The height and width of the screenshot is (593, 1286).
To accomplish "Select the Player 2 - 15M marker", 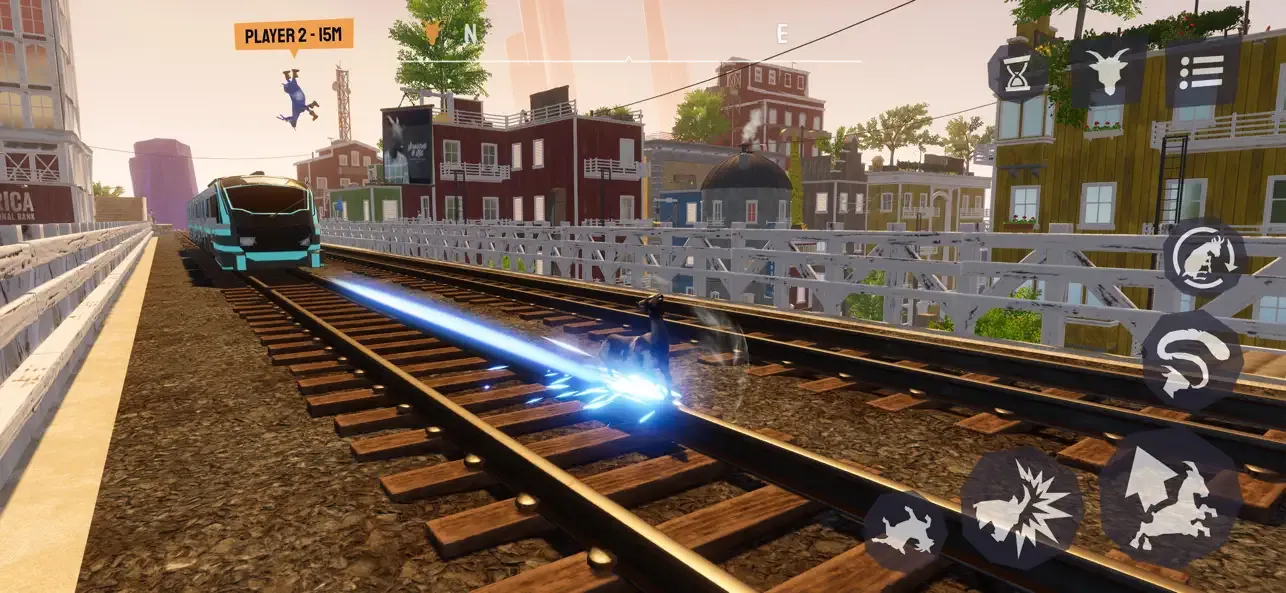I will pyautogui.click(x=293, y=36).
